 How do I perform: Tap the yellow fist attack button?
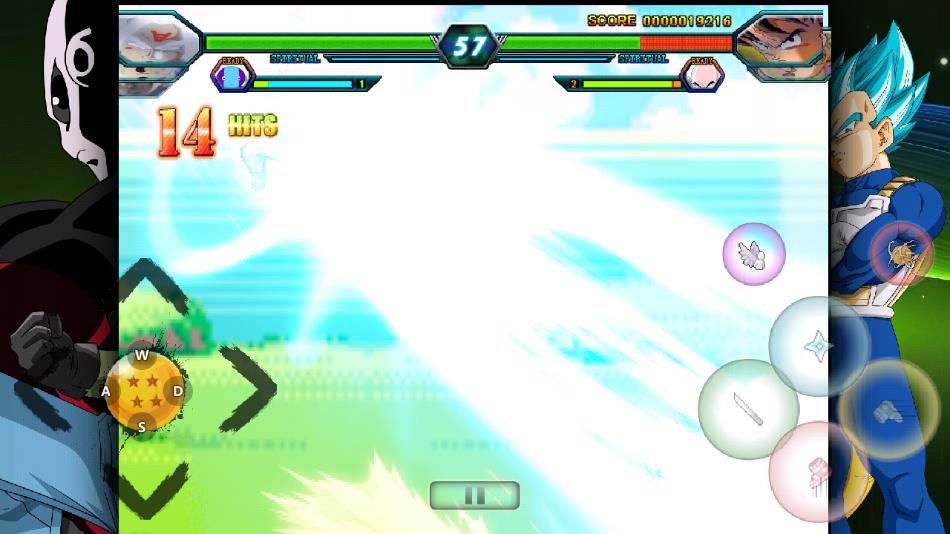(888, 409)
